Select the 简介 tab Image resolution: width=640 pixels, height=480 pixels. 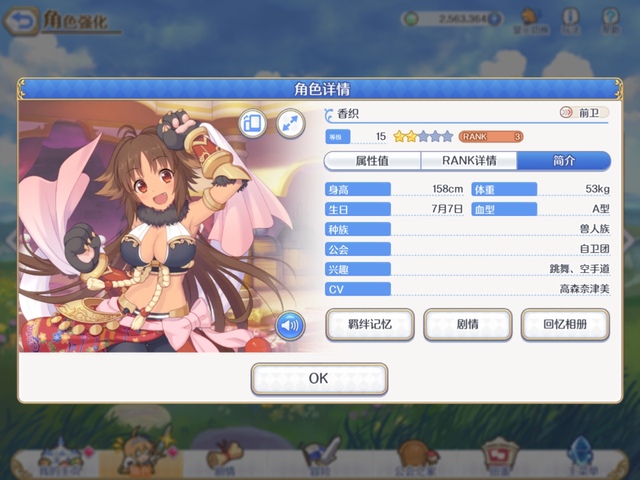564,161
